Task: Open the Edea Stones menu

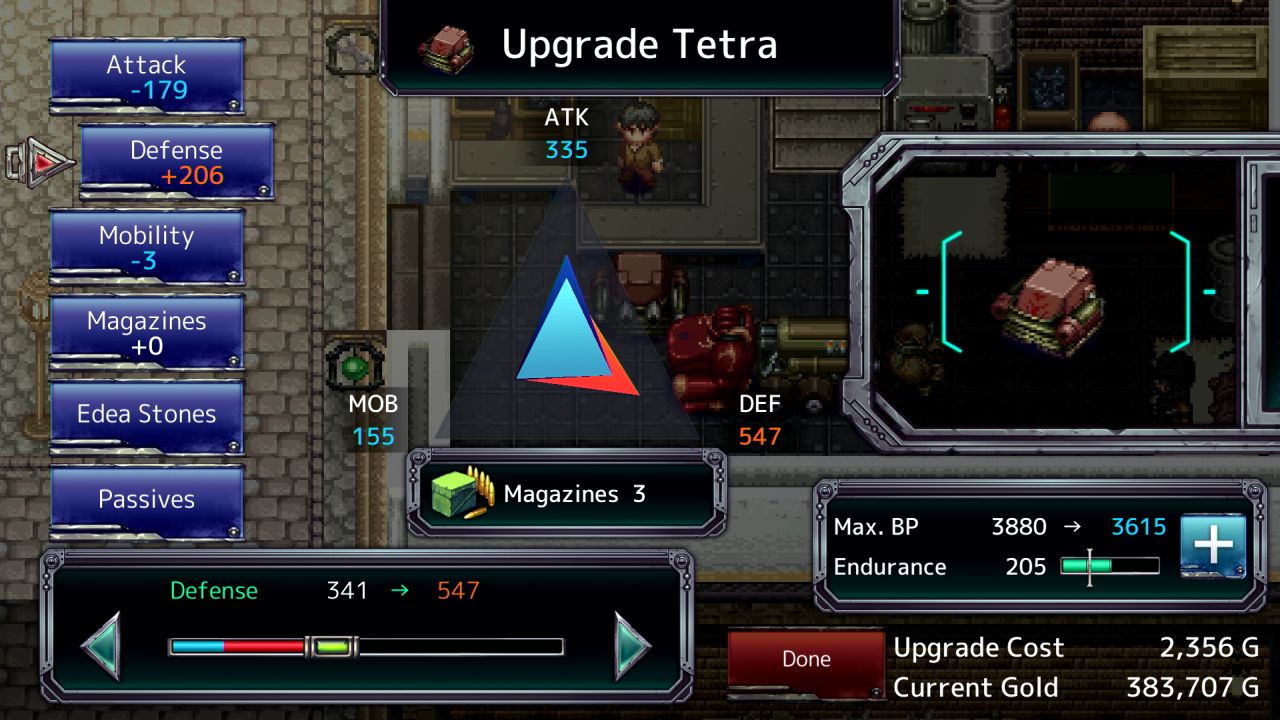Action: pos(146,414)
